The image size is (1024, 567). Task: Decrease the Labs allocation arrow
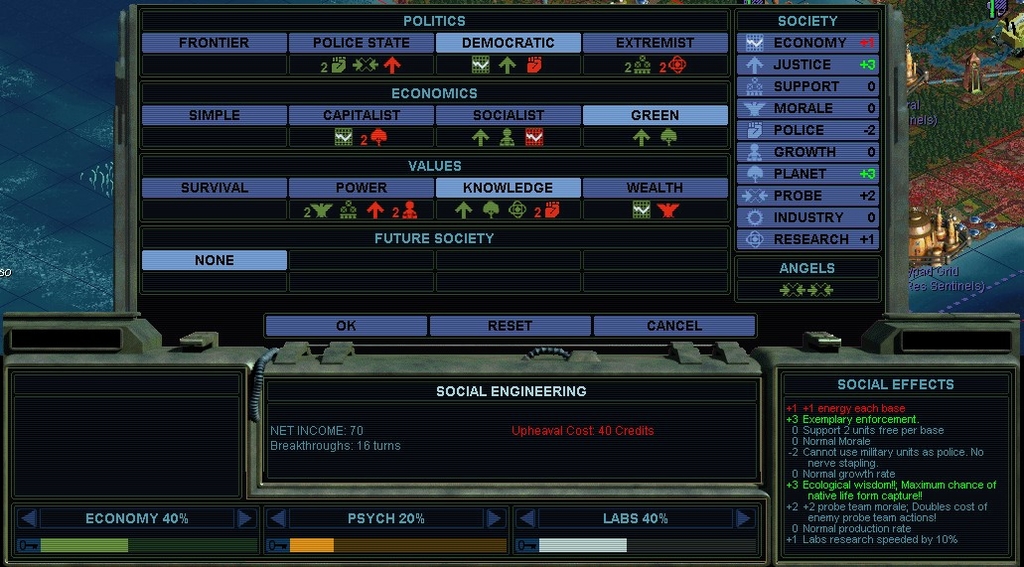(526, 518)
